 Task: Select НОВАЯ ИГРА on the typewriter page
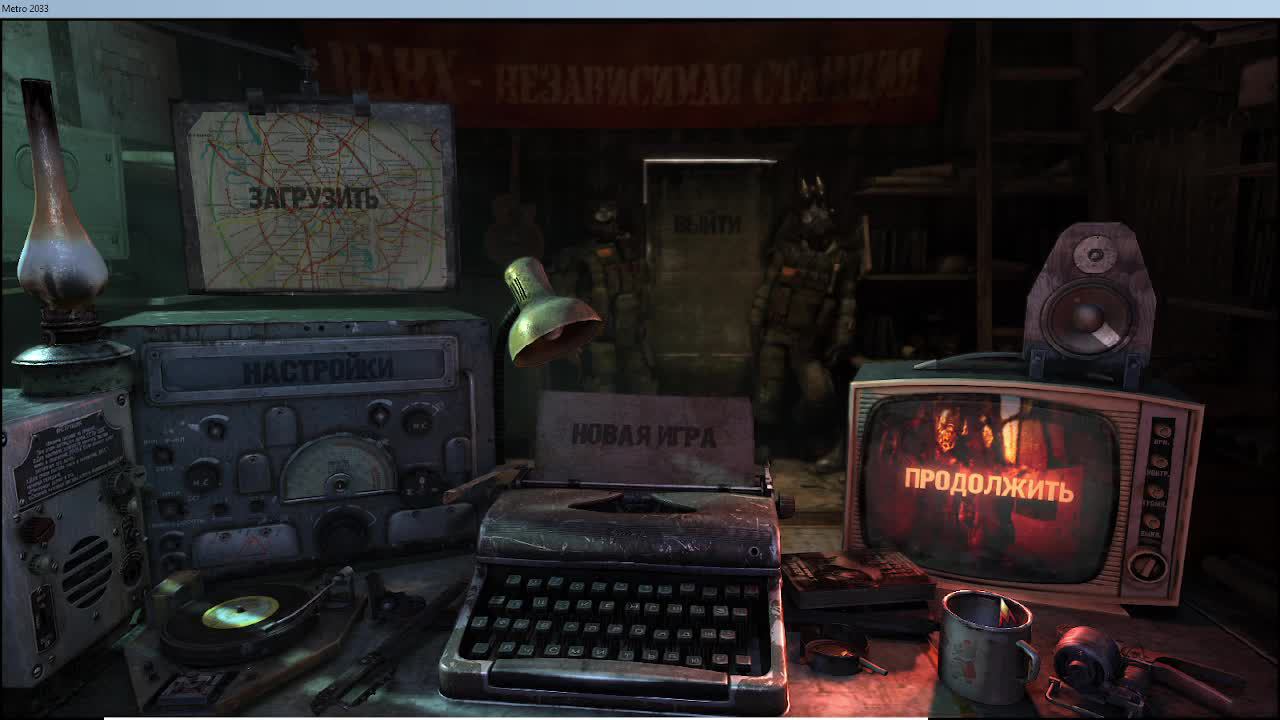pyautogui.click(x=644, y=434)
